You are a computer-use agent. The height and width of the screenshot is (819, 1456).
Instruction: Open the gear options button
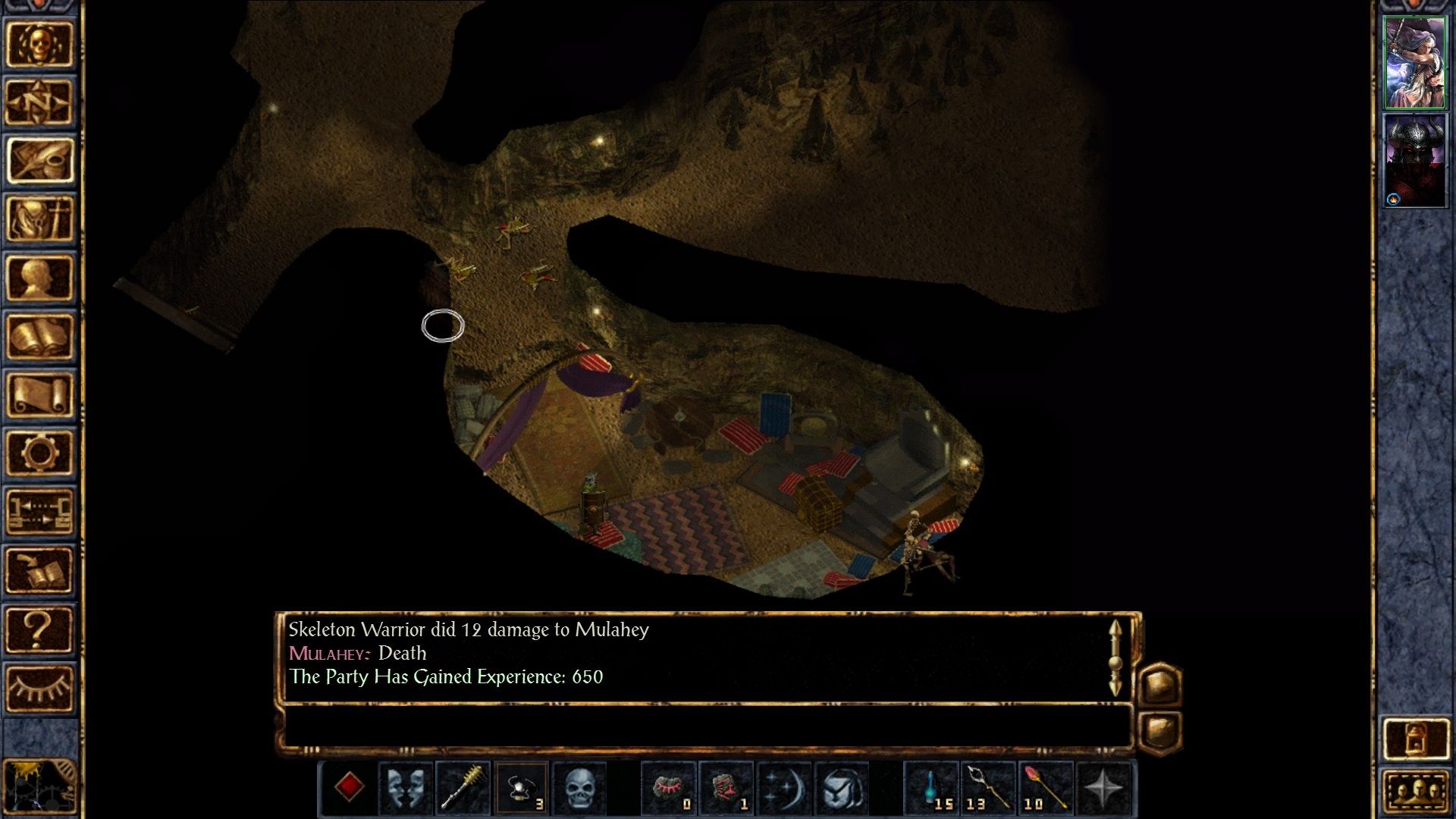(x=39, y=453)
